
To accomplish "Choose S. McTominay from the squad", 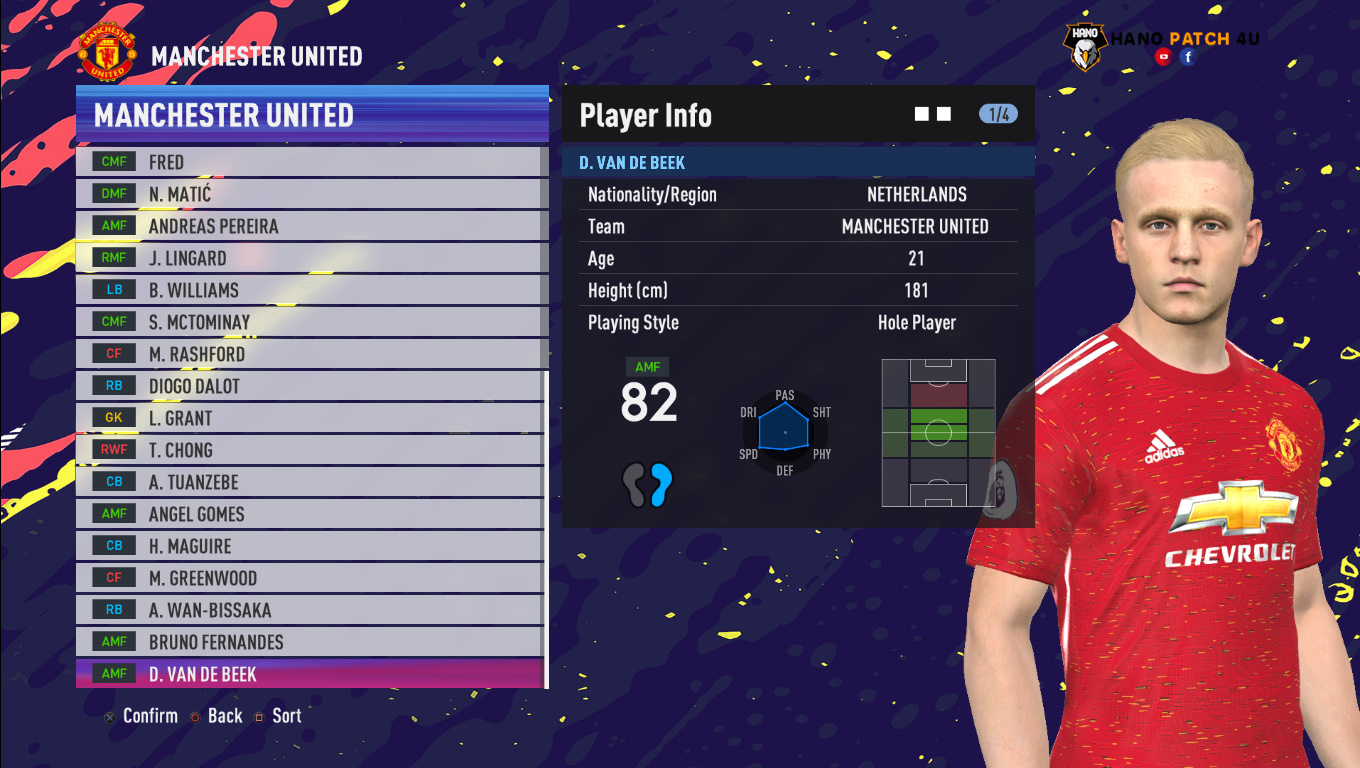I will coord(310,322).
